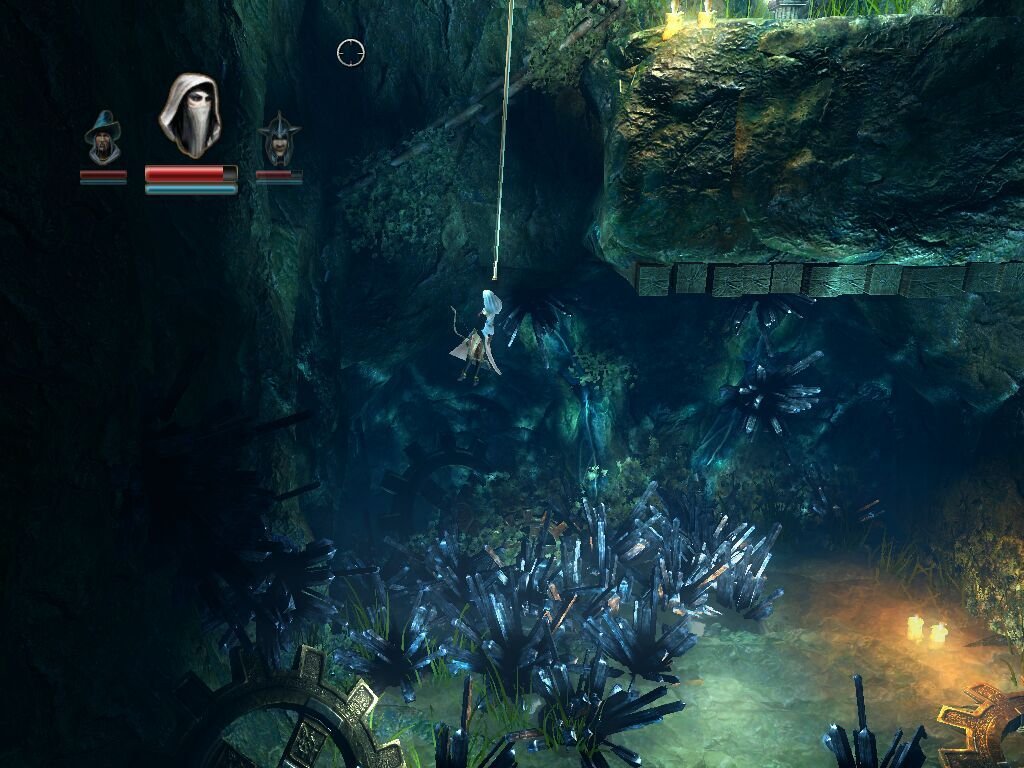The width and height of the screenshot is (1024, 768).
Task: Select the helmeted knight character portrait
Action: coord(279,141)
